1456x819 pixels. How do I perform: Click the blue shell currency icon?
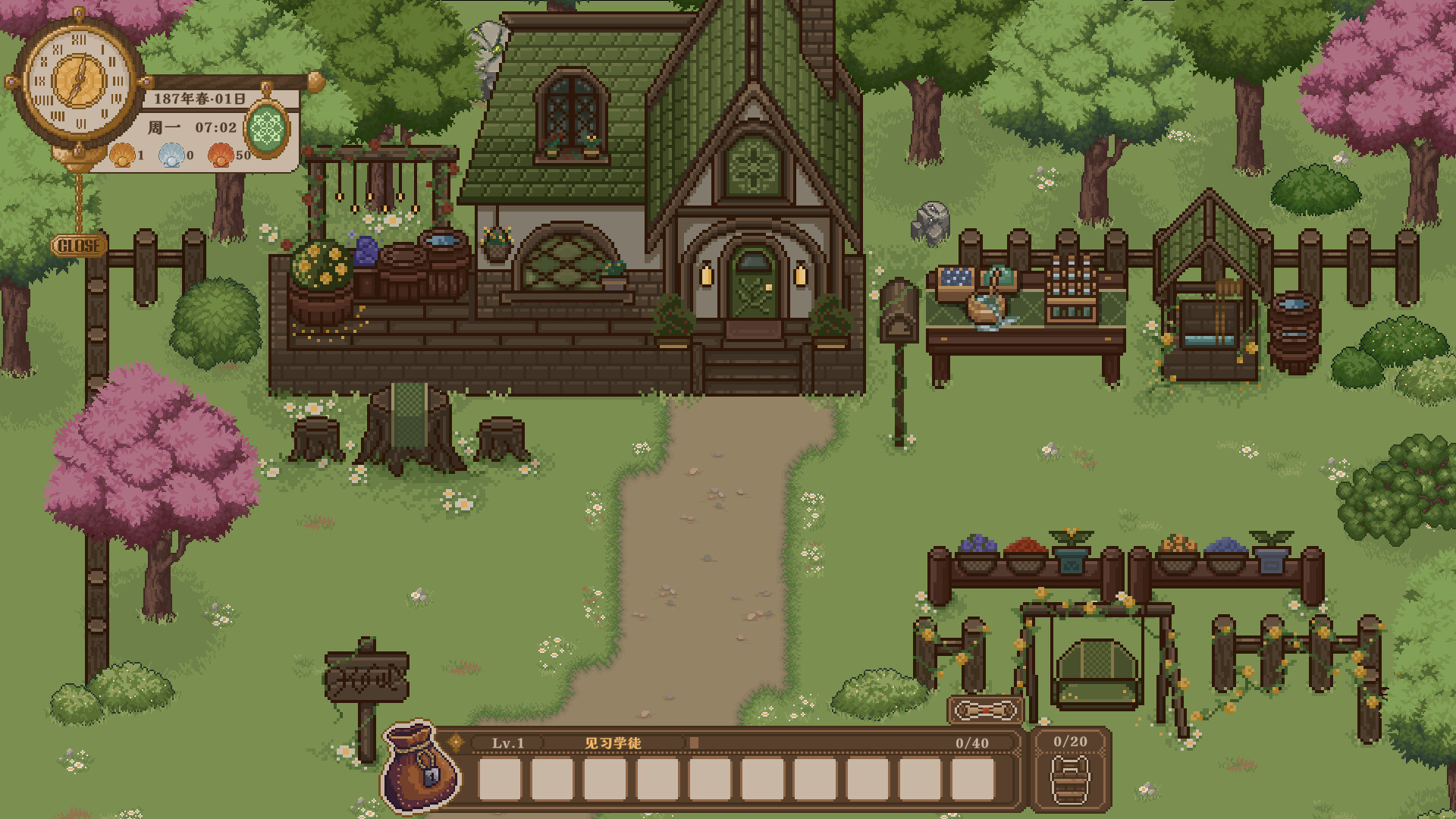tap(173, 156)
